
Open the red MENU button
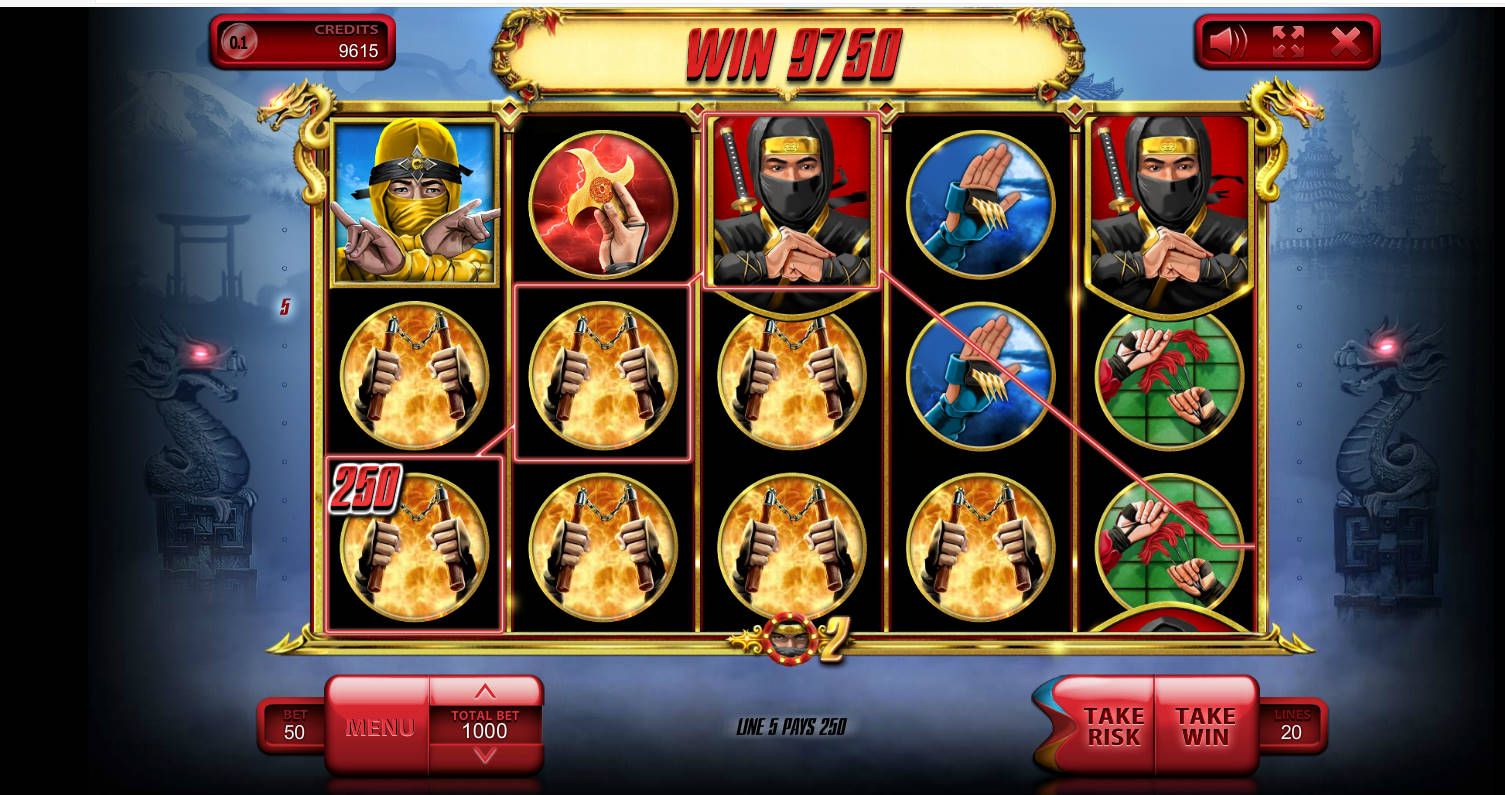coord(379,727)
